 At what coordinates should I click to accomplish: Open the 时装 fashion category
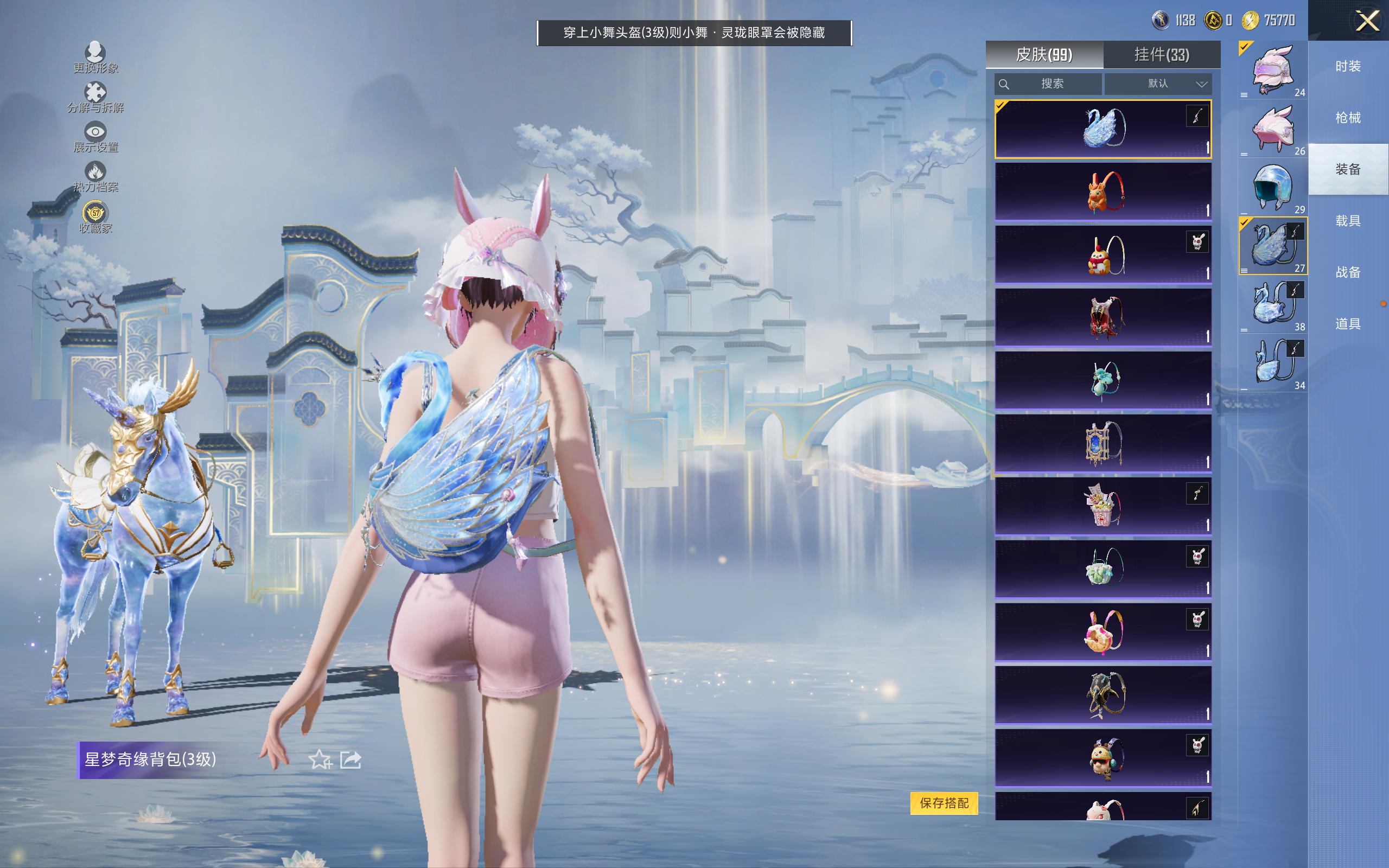(x=1348, y=67)
